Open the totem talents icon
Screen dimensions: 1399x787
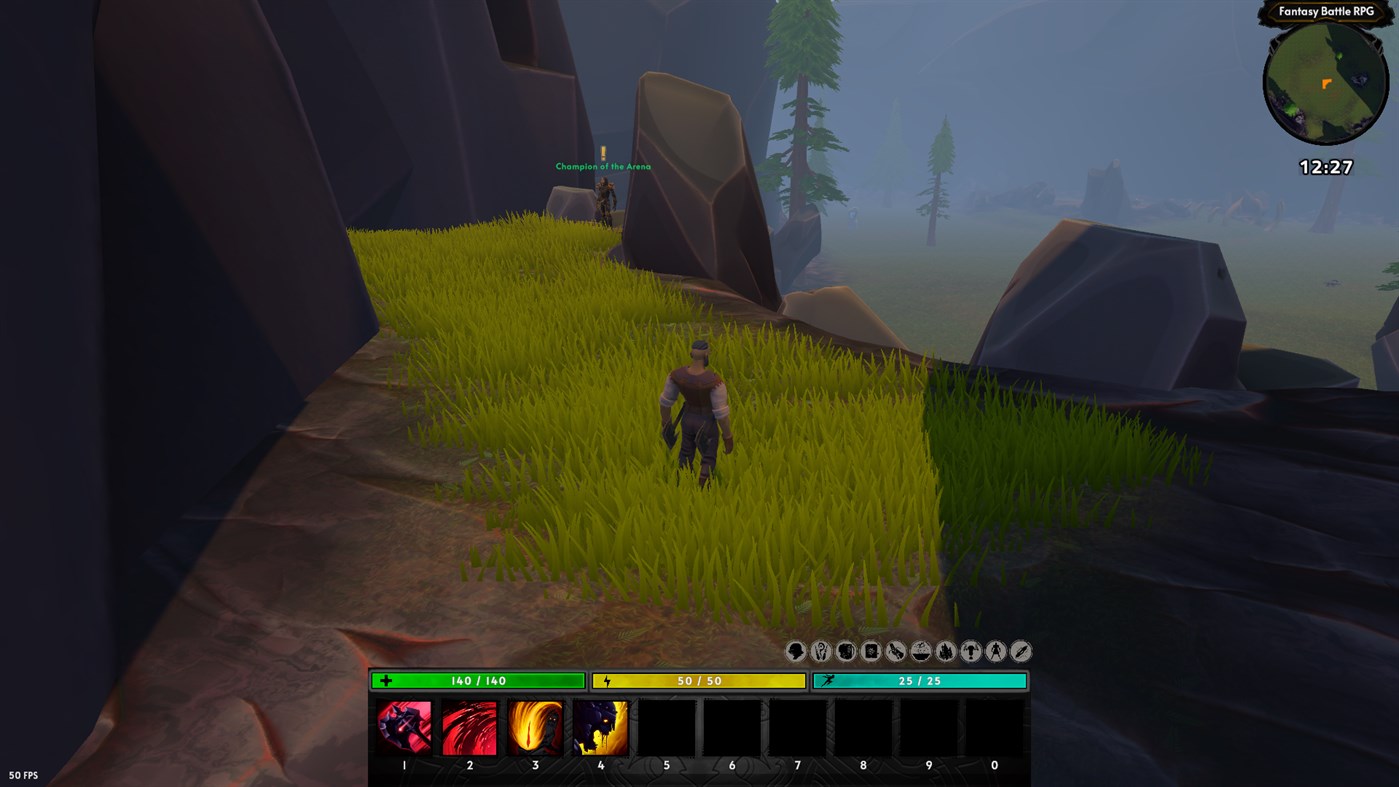(970, 651)
